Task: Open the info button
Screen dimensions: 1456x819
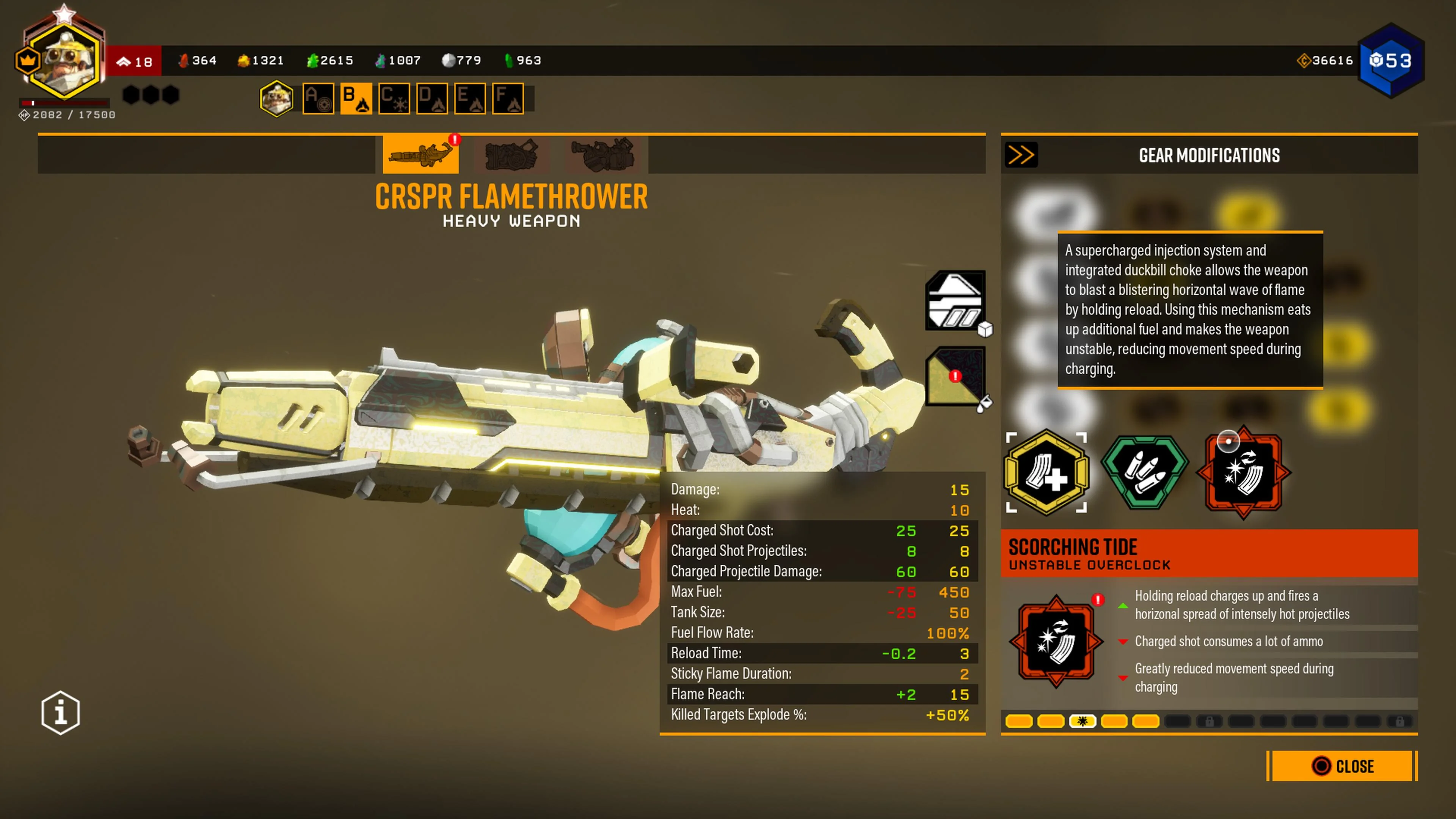Action: pyautogui.click(x=61, y=712)
